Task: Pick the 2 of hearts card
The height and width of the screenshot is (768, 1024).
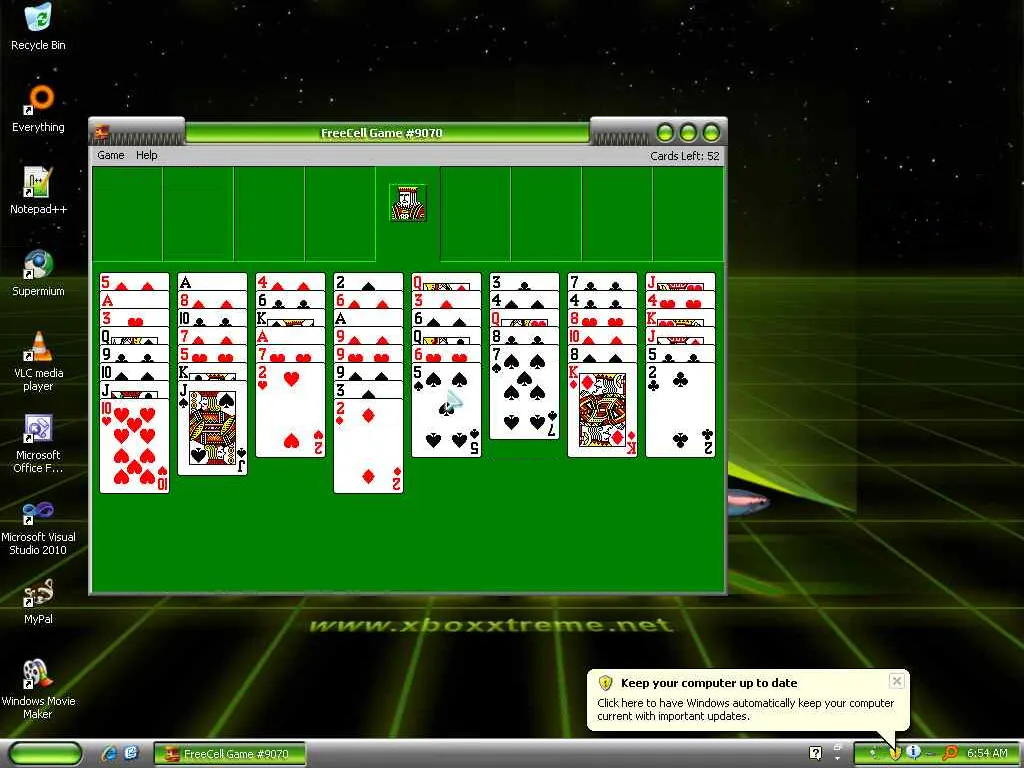Action: (290, 410)
